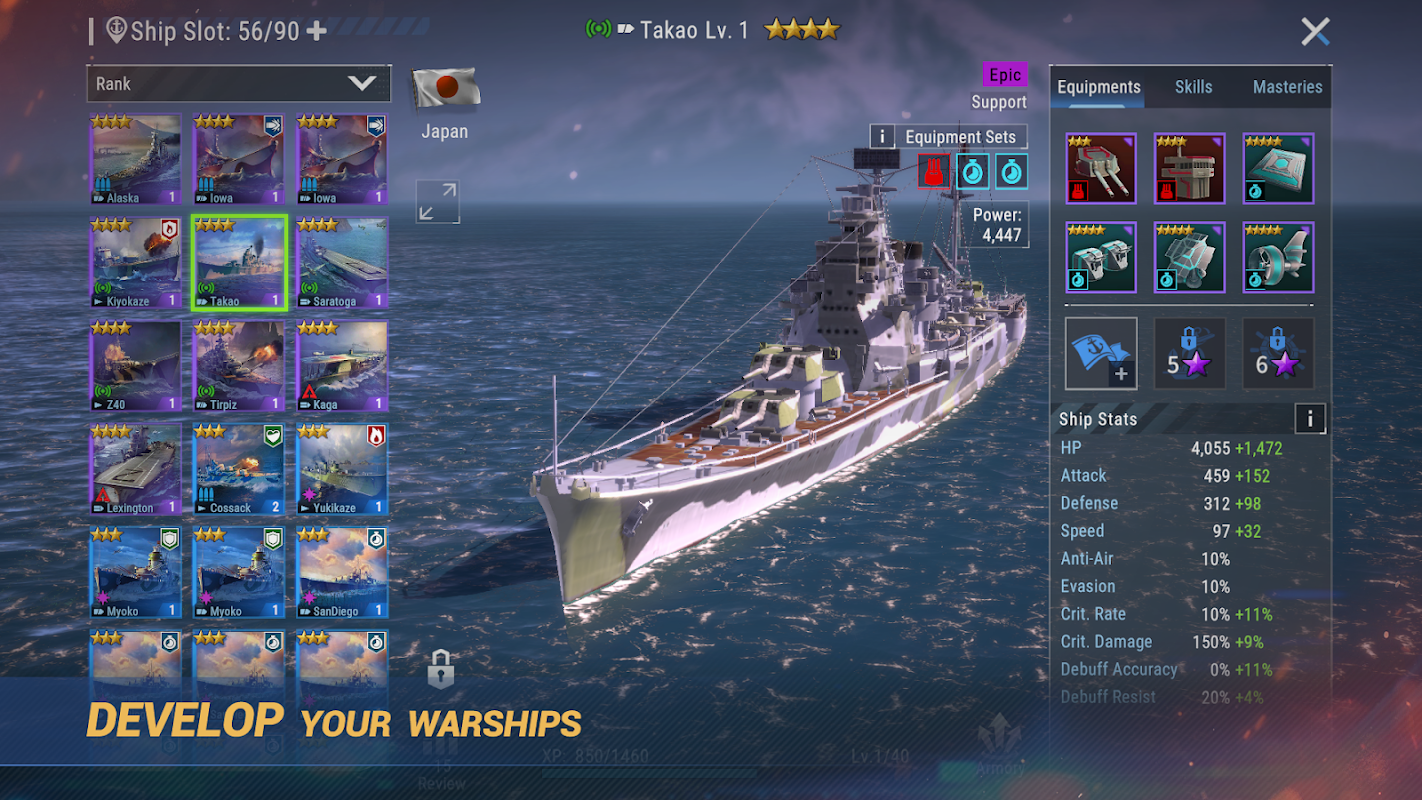
Task: Open the Masteries tab
Action: point(1287,87)
